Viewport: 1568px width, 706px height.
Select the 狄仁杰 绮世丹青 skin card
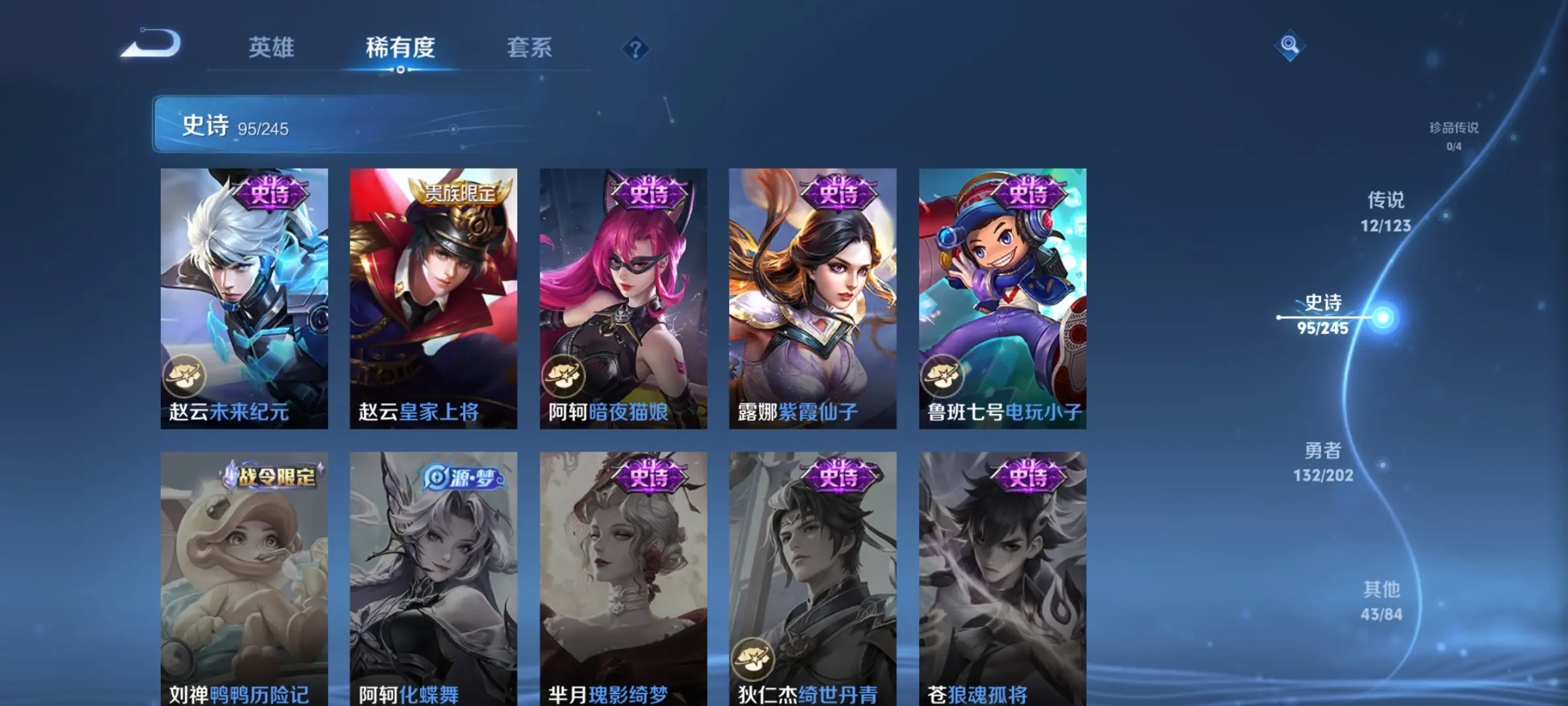(813, 579)
